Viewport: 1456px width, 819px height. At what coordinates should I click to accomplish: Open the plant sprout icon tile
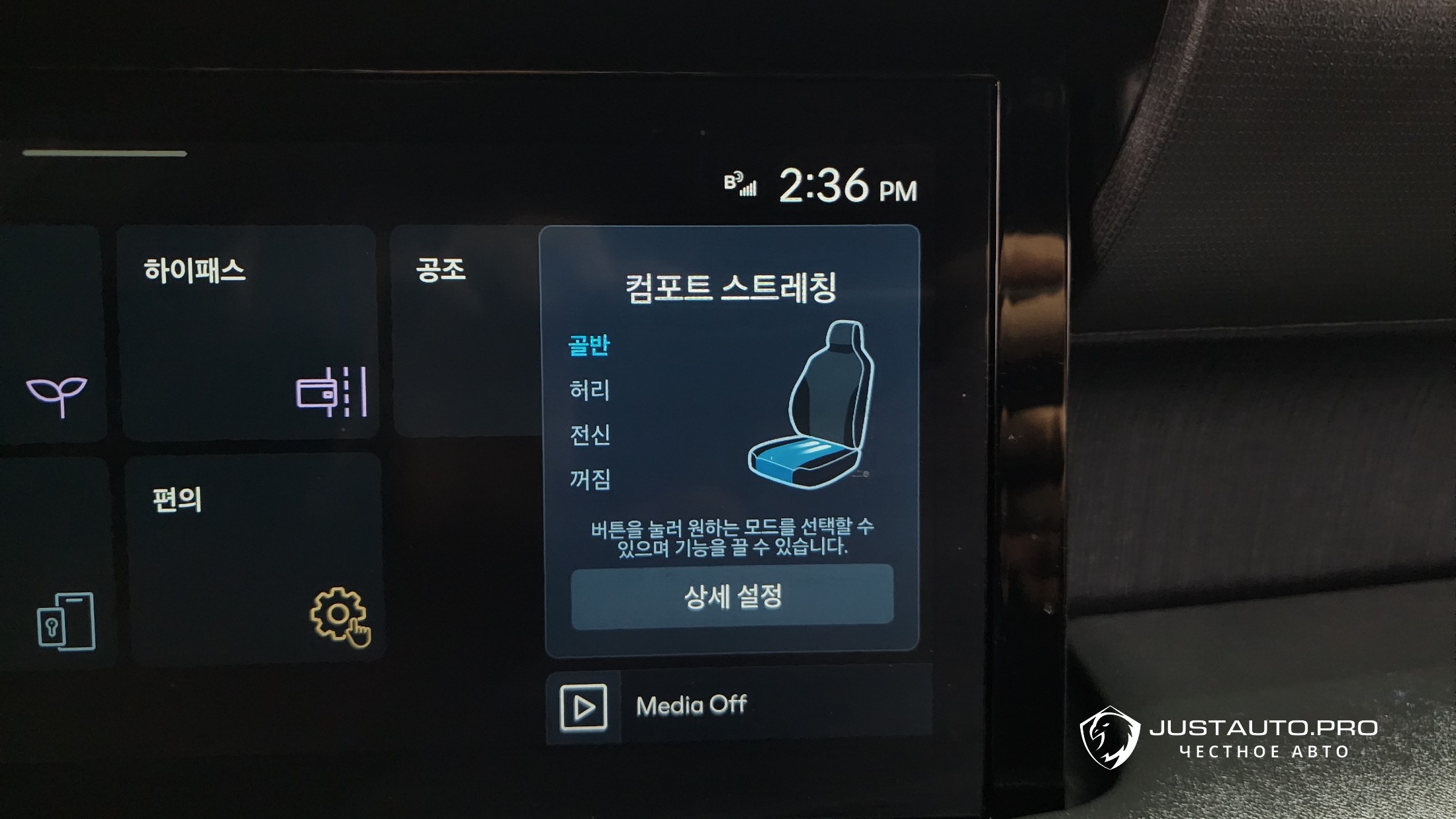coord(56,334)
